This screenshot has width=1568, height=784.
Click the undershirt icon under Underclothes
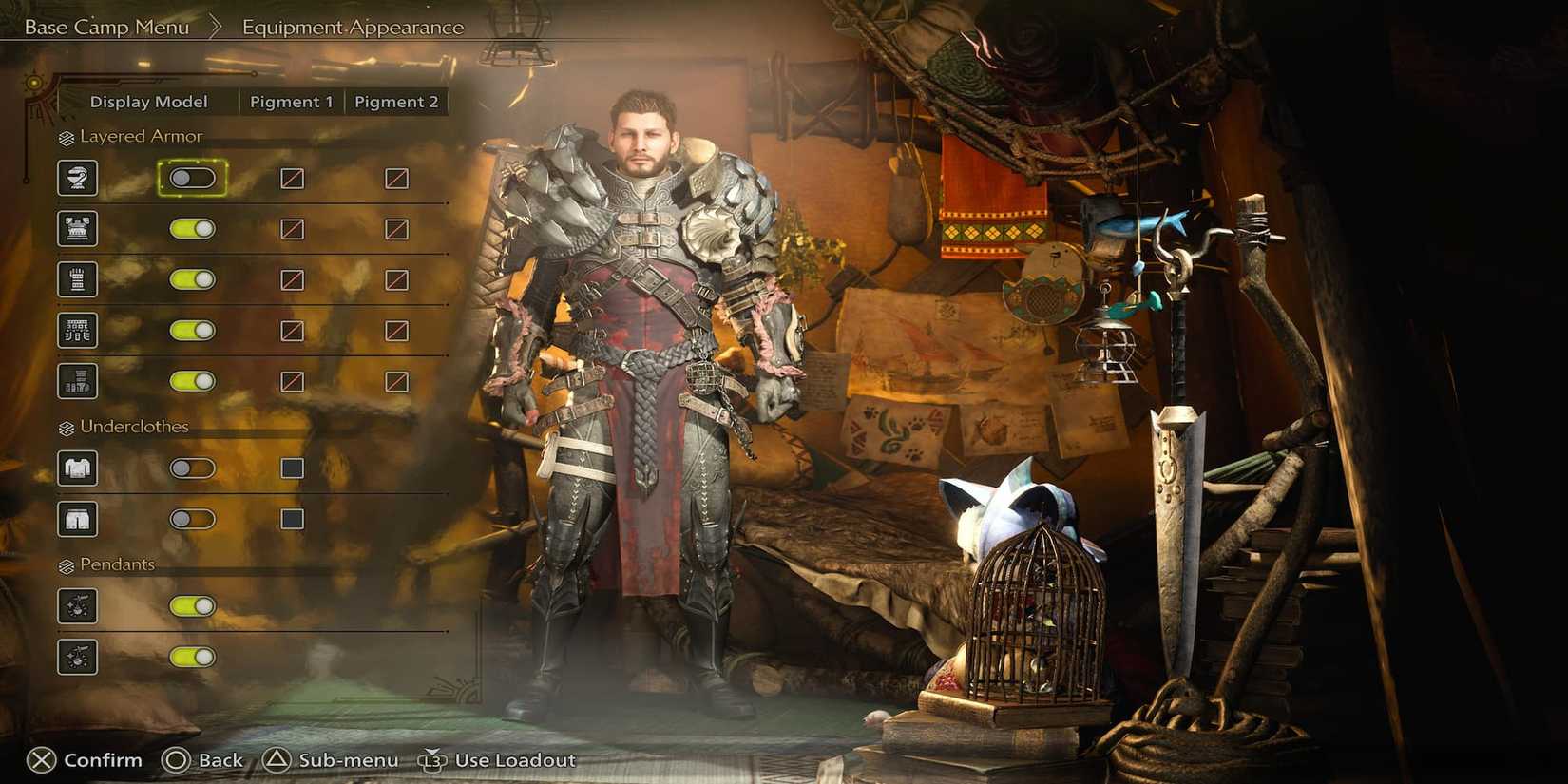coord(78,468)
